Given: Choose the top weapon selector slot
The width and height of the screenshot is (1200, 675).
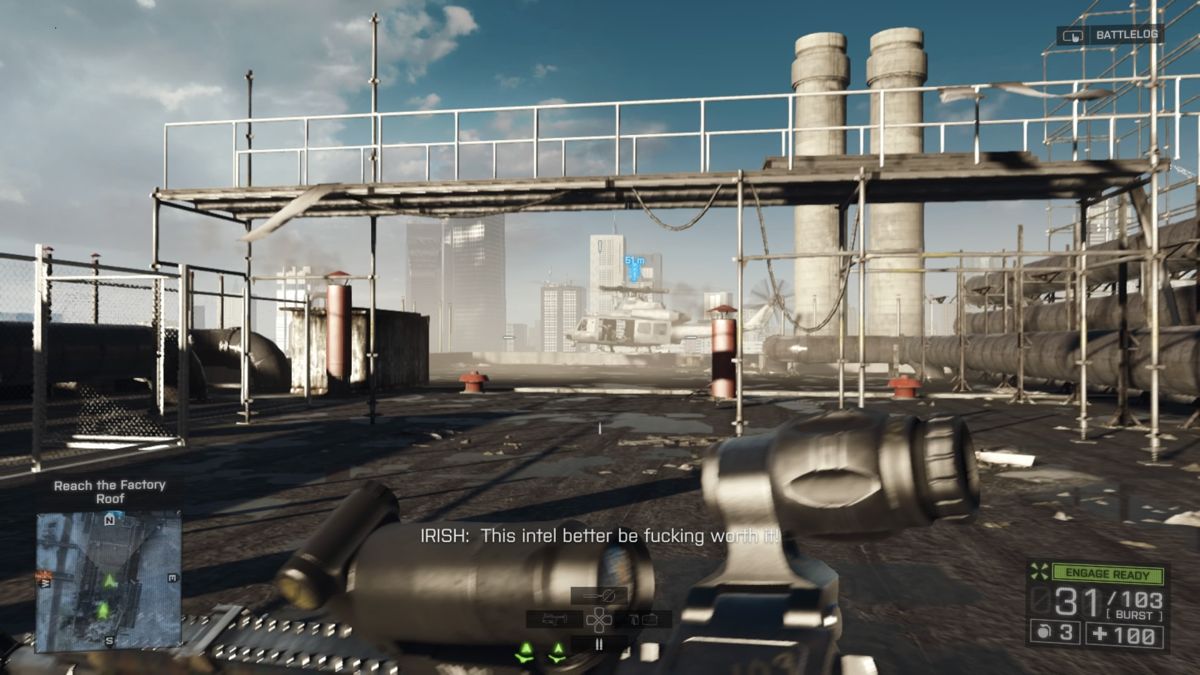Looking at the screenshot, I should tap(599, 595).
